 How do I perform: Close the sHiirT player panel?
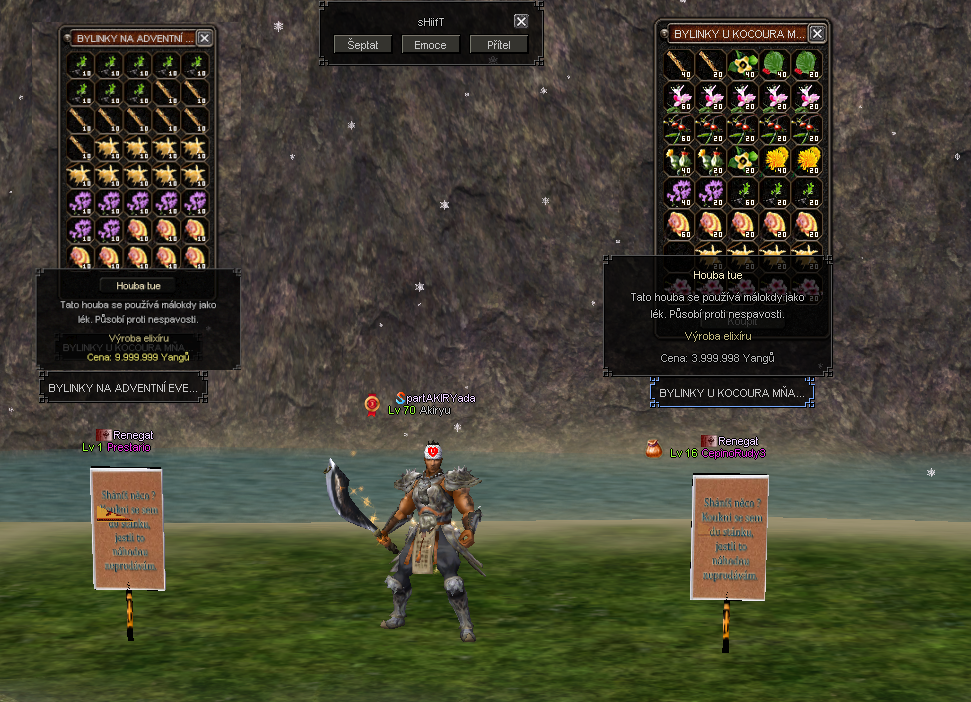(521, 21)
